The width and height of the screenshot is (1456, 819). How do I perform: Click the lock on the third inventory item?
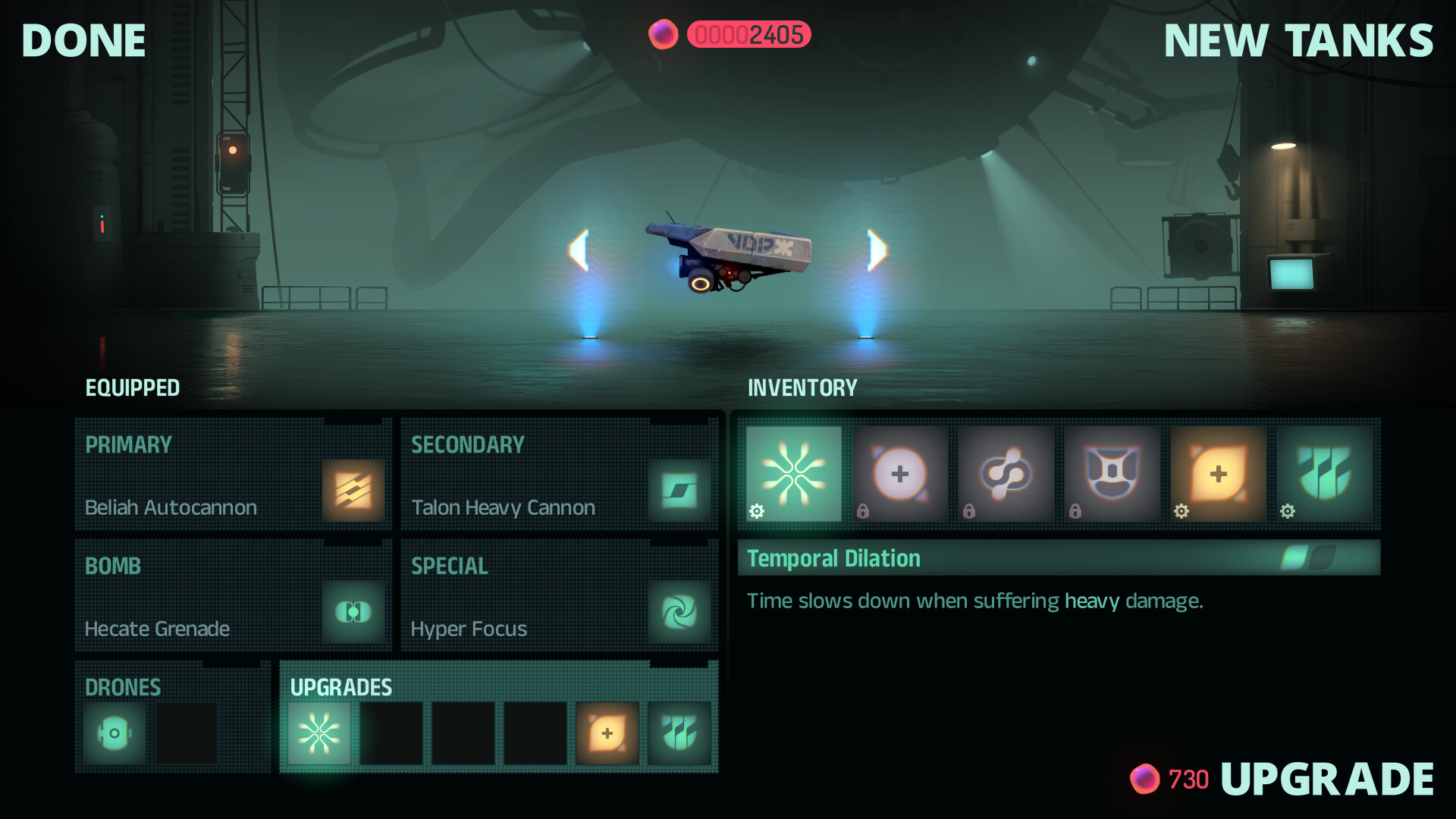[969, 513]
